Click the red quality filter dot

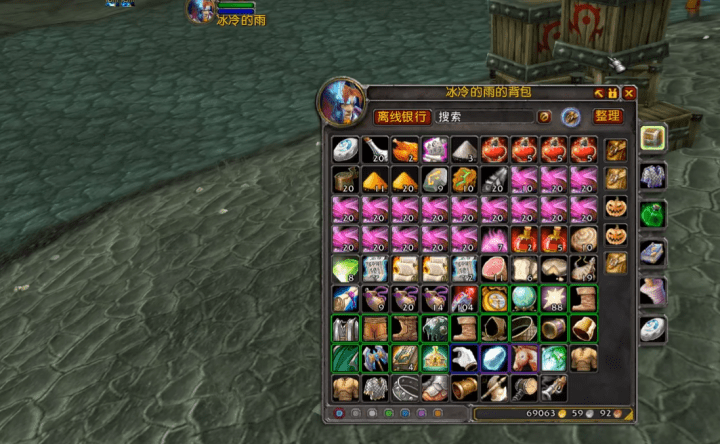339,413
